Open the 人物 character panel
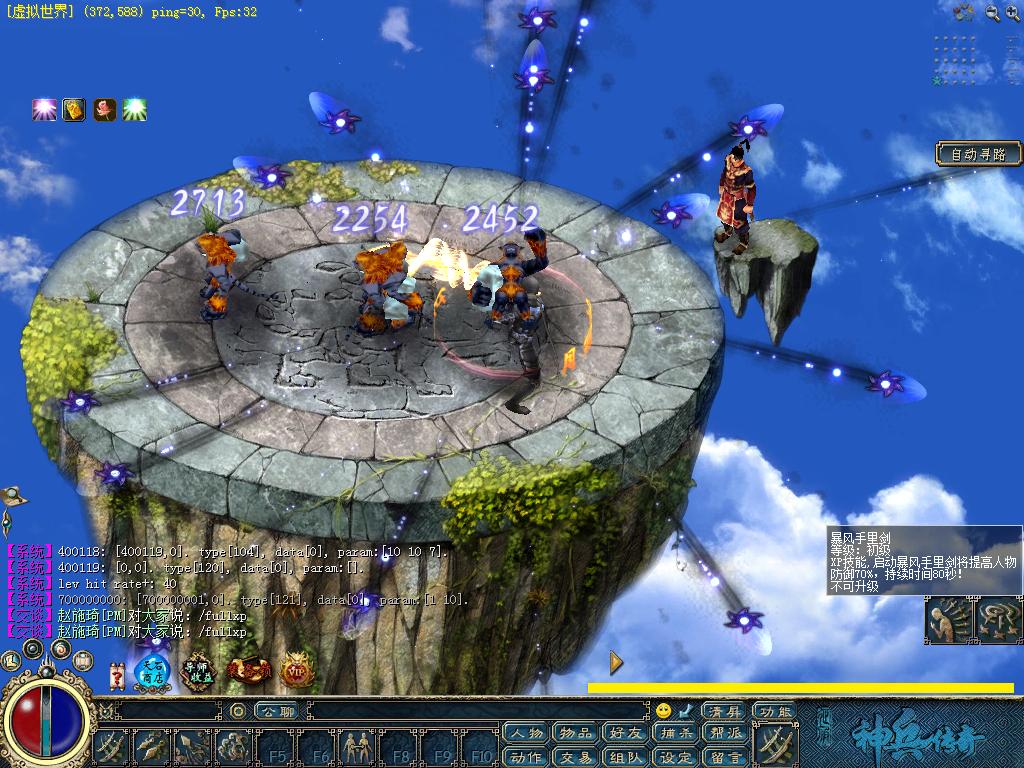Screen dimensions: 1024x768 coord(525,733)
